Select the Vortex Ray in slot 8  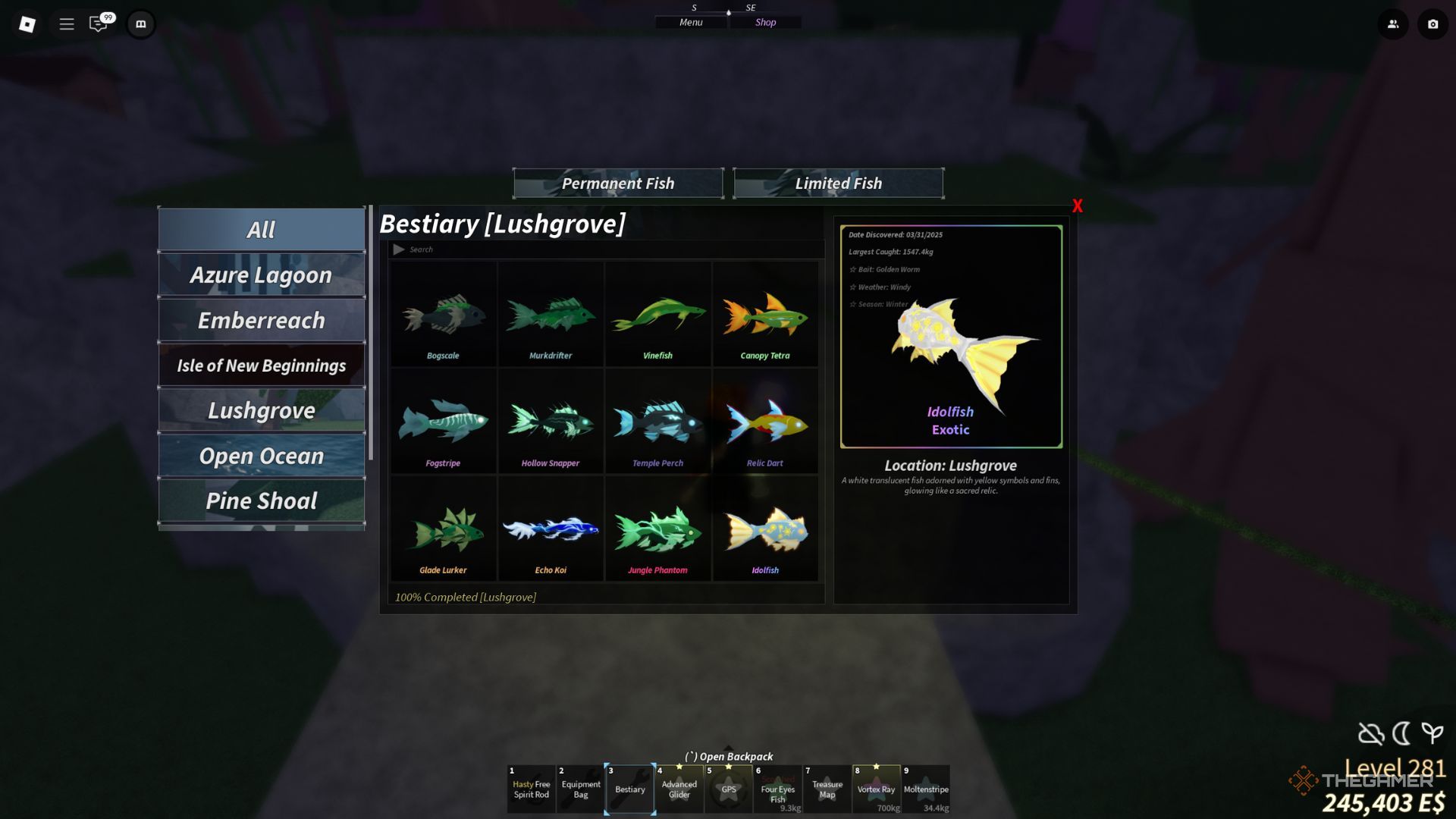coord(877,789)
